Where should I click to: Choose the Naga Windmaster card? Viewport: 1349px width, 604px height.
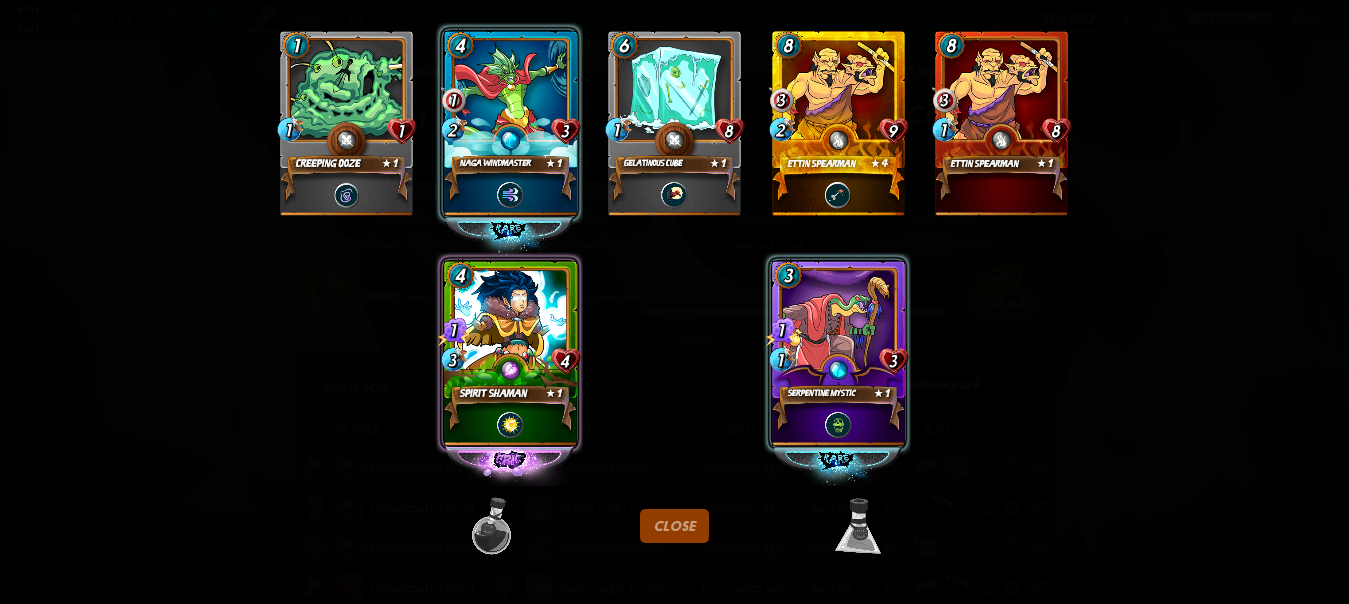click(510, 123)
